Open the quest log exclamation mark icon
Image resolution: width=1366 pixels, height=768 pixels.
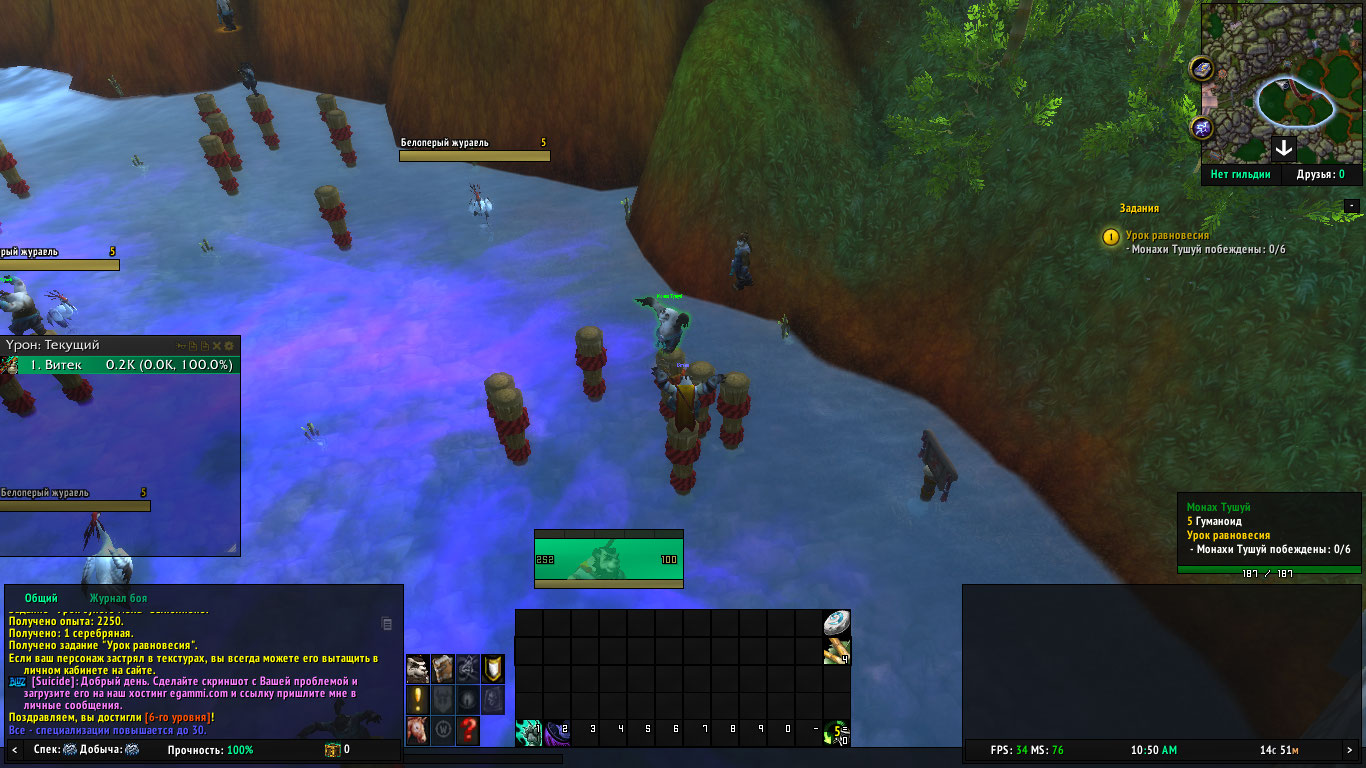(418, 699)
